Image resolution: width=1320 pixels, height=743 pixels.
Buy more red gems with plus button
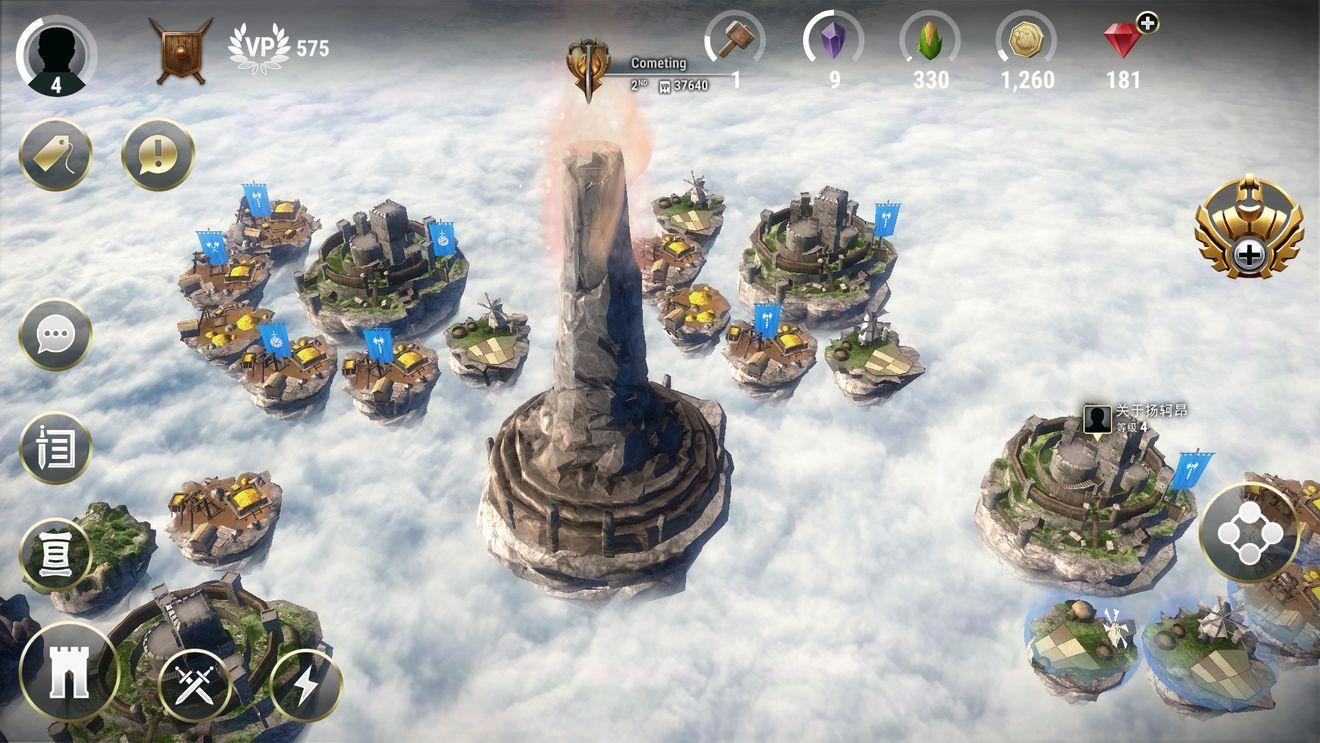coord(1147,23)
